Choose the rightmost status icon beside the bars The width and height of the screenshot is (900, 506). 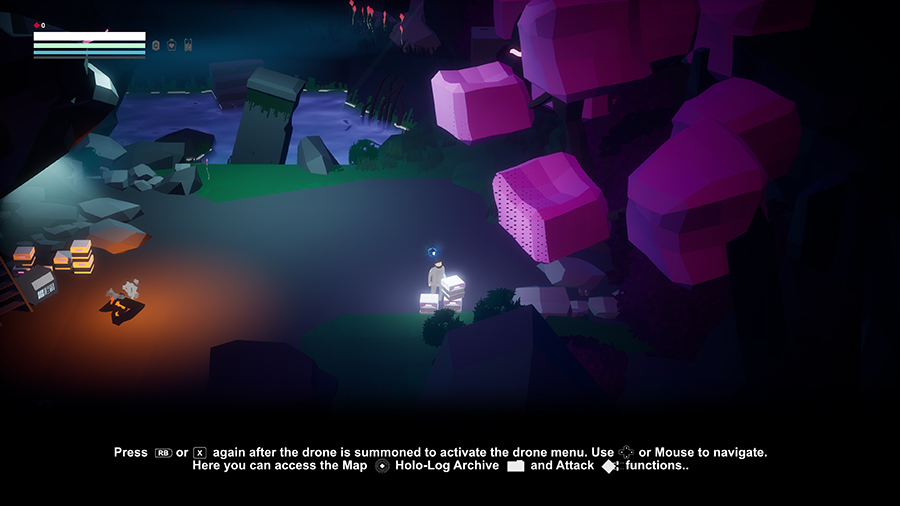coord(187,45)
